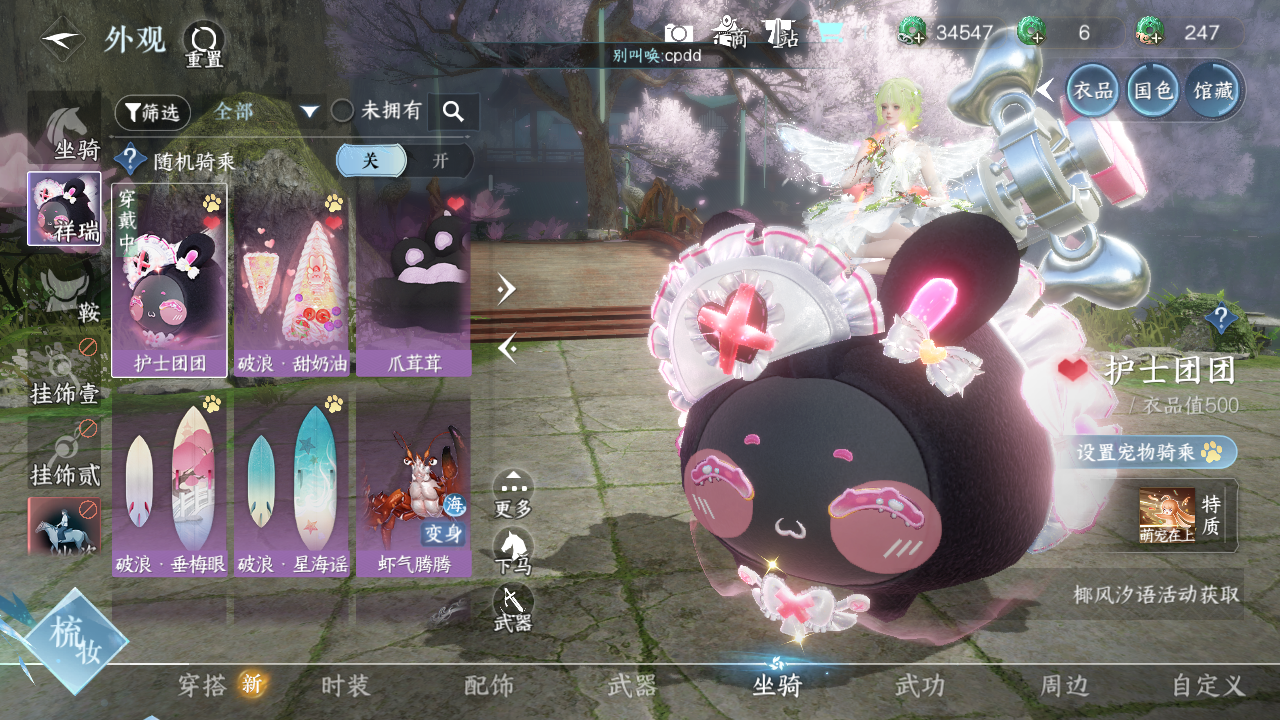Set pet mount via 设置宠物骑乘
This screenshot has height=720, width=1280.
pyautogui.click(x=1155, y=452)
